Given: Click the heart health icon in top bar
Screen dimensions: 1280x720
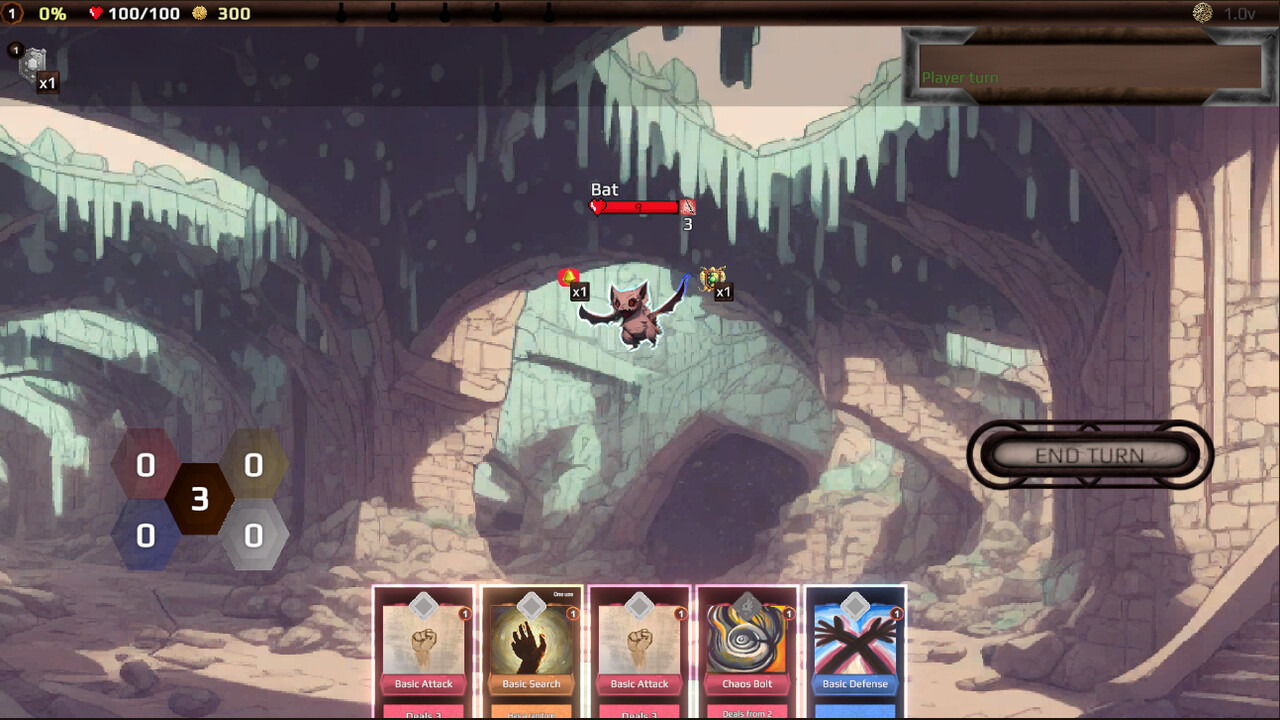Looking at the screenshot, I should pyautogui.click(x=94, y=13).
